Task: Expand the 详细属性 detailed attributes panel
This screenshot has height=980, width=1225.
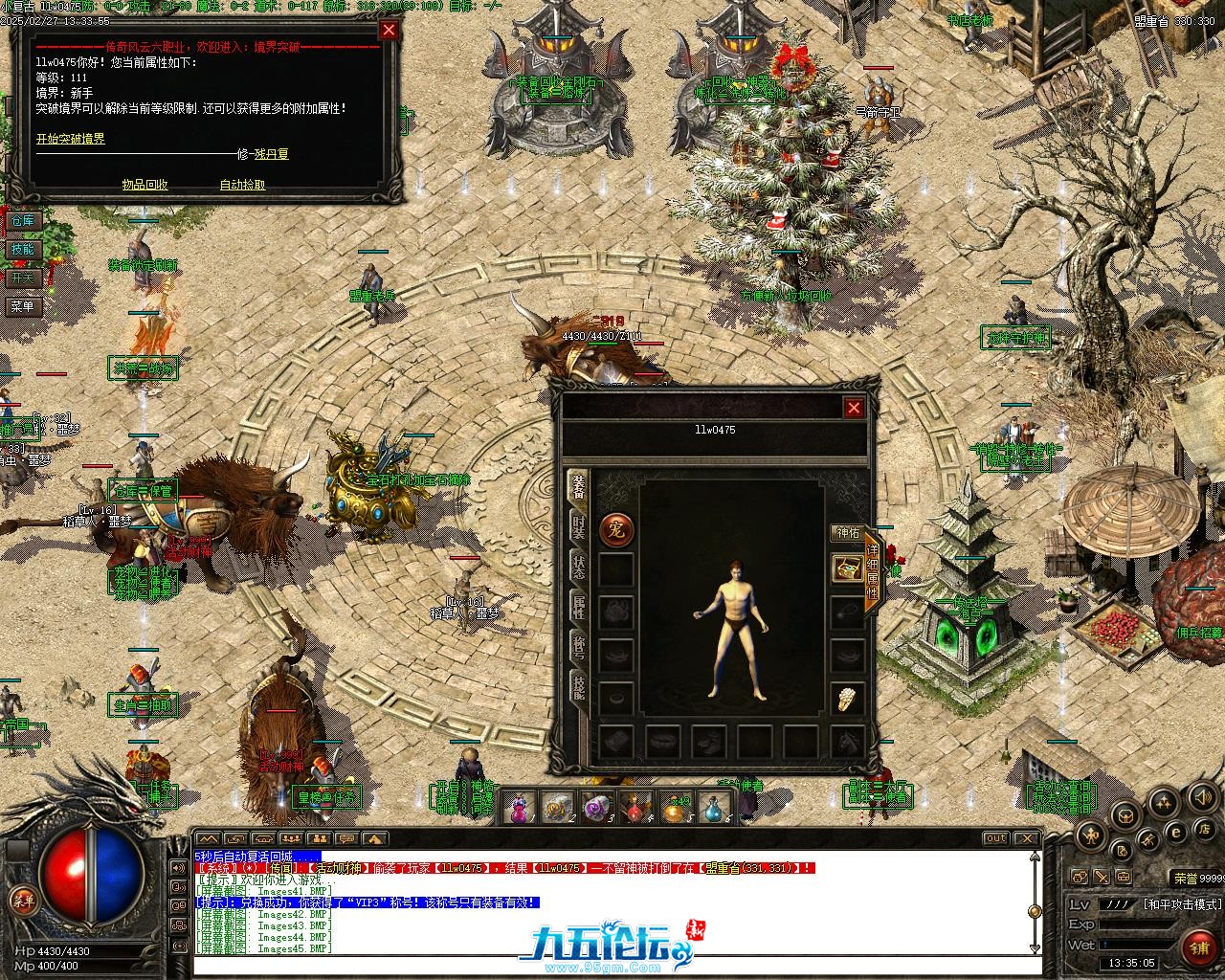Action: (x=872, y=574)
